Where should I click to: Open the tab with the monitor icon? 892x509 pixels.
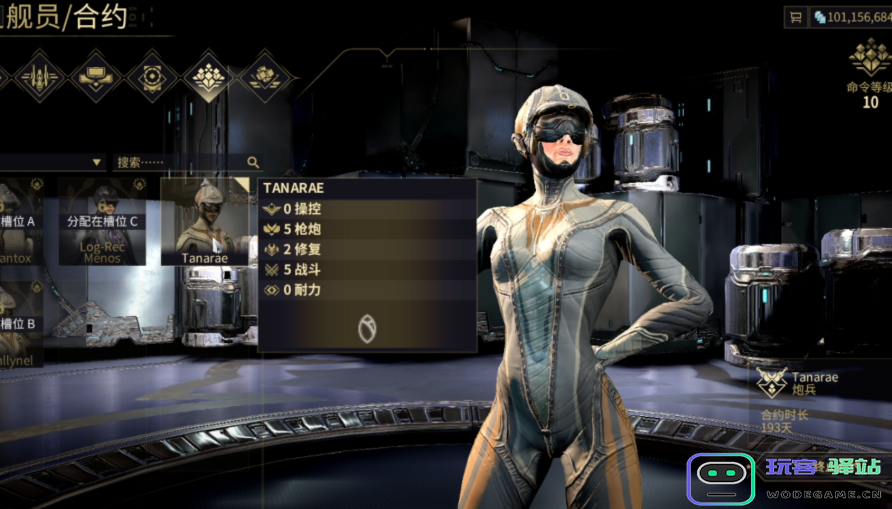[96, 76]
